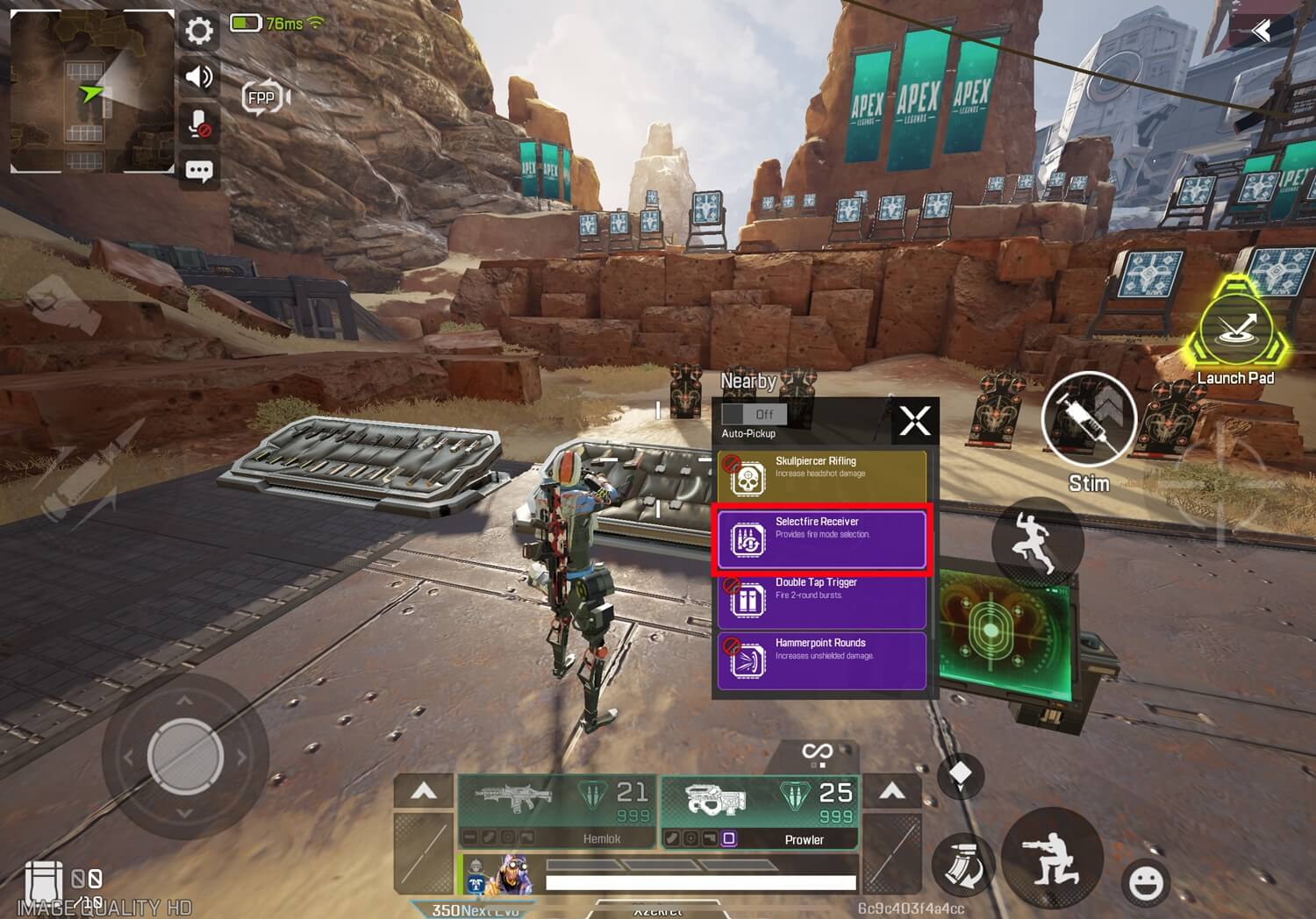This screenshot has width=1316, height=919.
Task: Open the emote smiley button
Action: coord(1146,882)
